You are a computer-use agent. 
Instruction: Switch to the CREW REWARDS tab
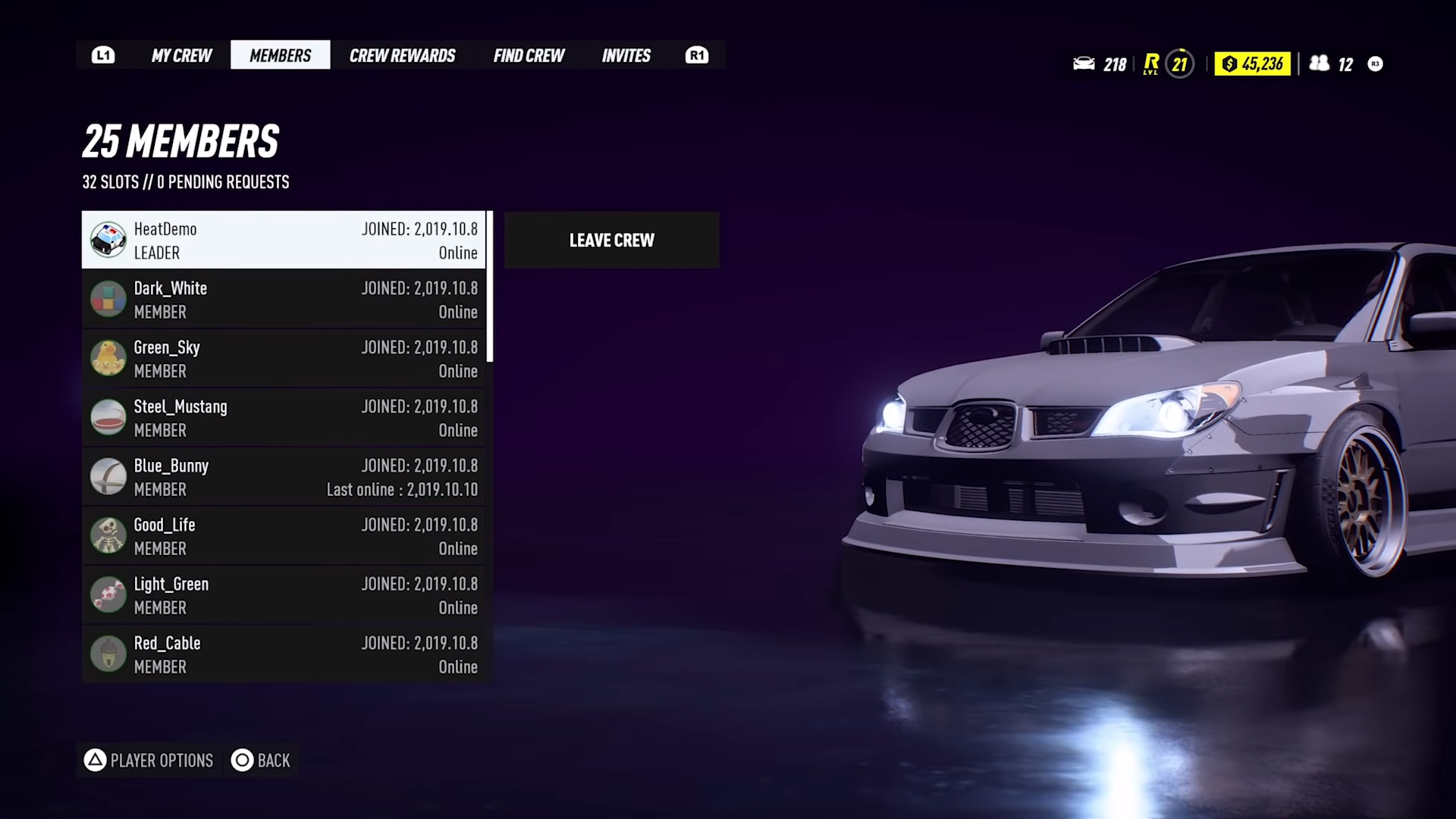[402, 55]
